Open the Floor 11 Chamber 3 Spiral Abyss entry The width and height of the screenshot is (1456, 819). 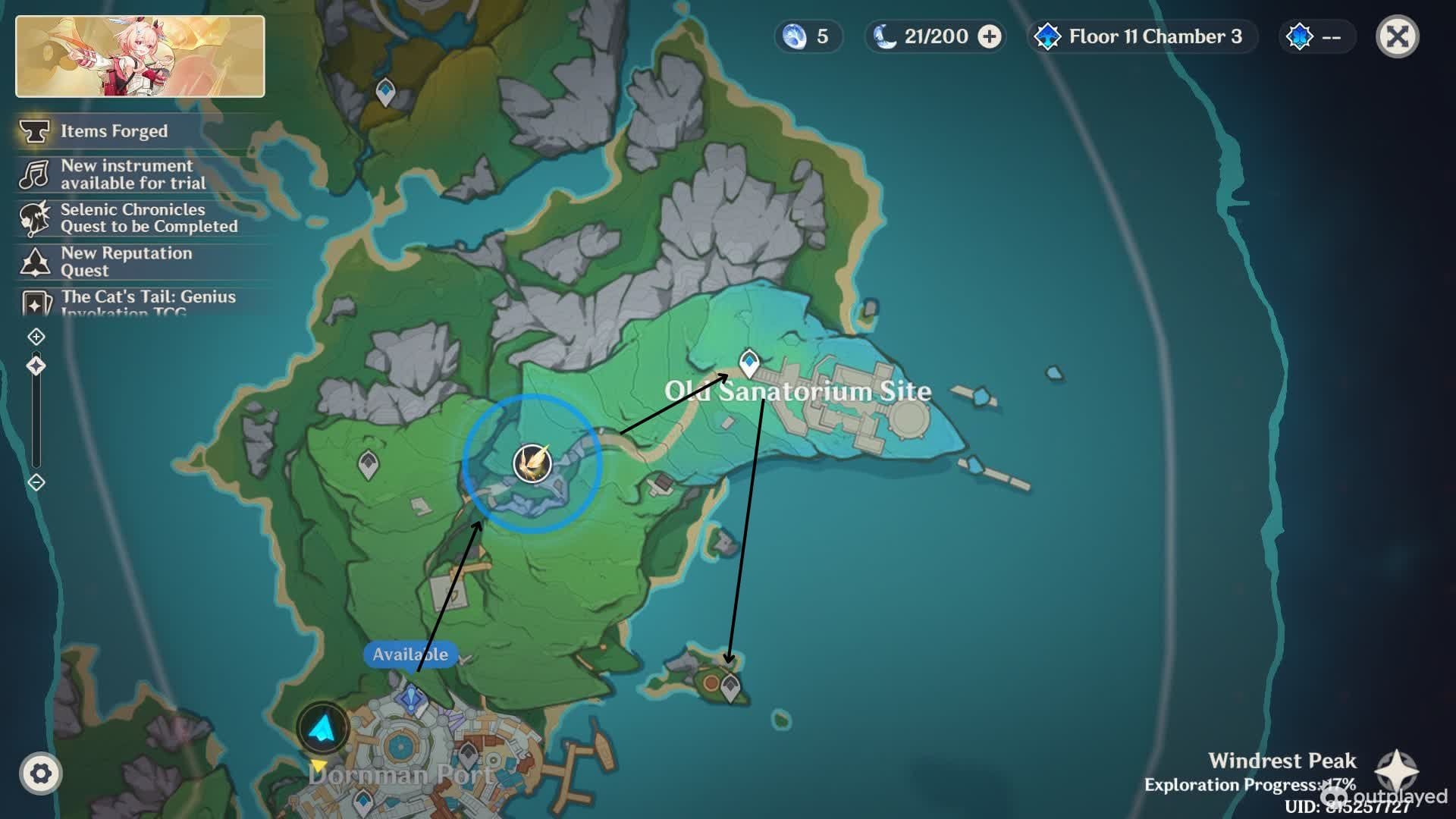(x=1142, y=36)
